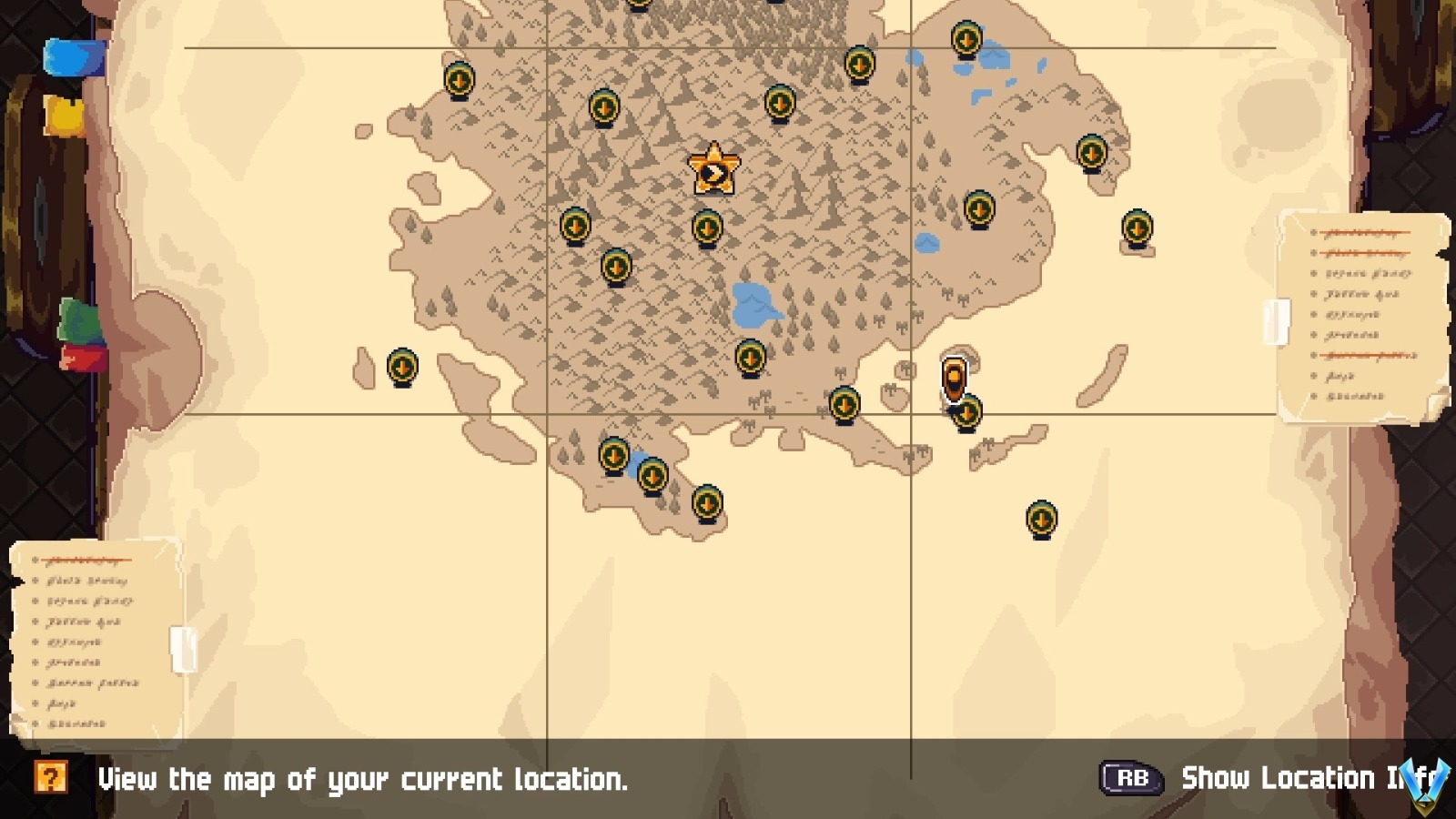Select the southernmost marker on the peninsula
This screenshot has height=819, width=1456.
(x=709, y=503)
